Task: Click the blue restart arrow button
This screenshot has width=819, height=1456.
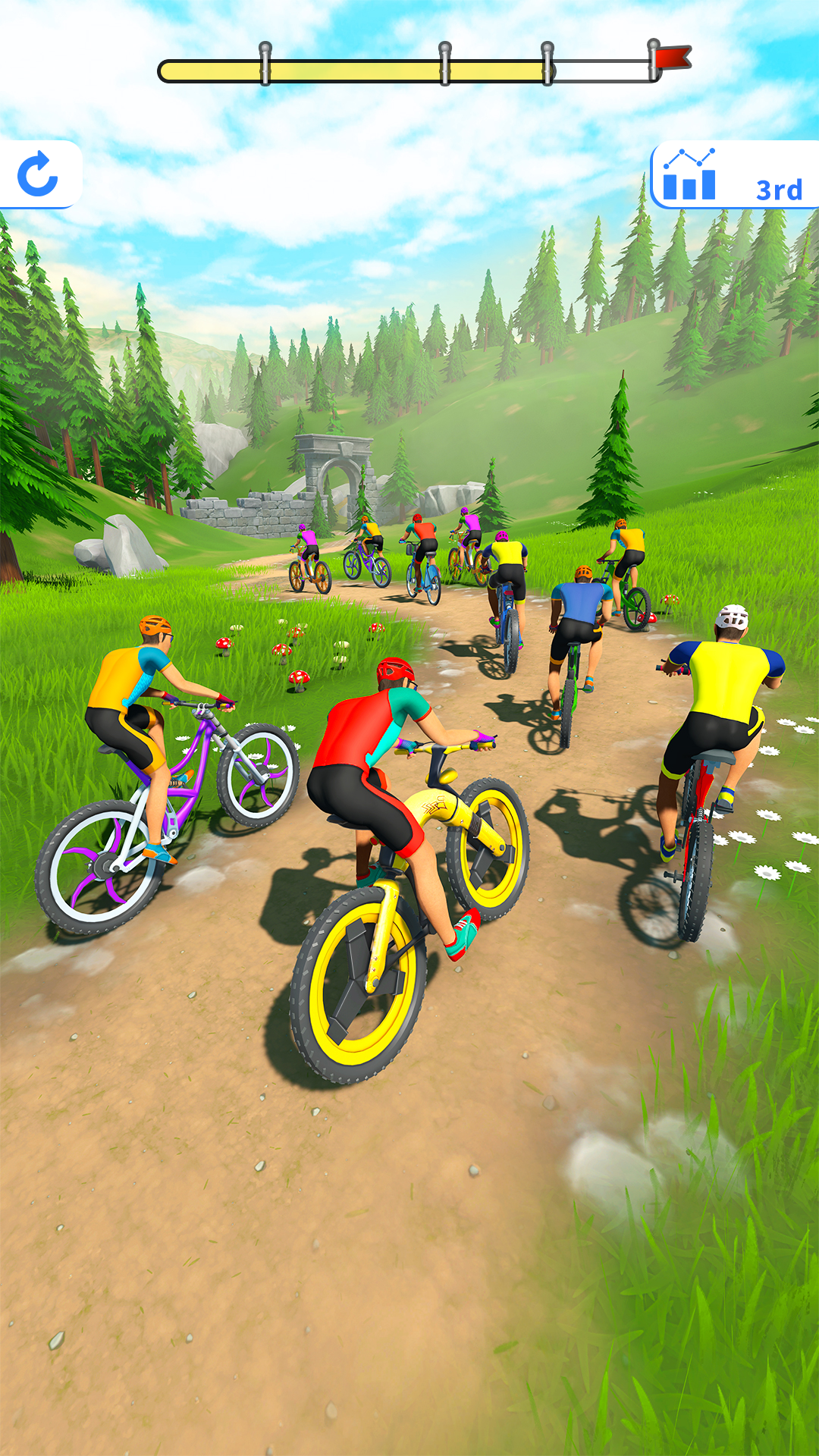Action: tap(38, 174)
